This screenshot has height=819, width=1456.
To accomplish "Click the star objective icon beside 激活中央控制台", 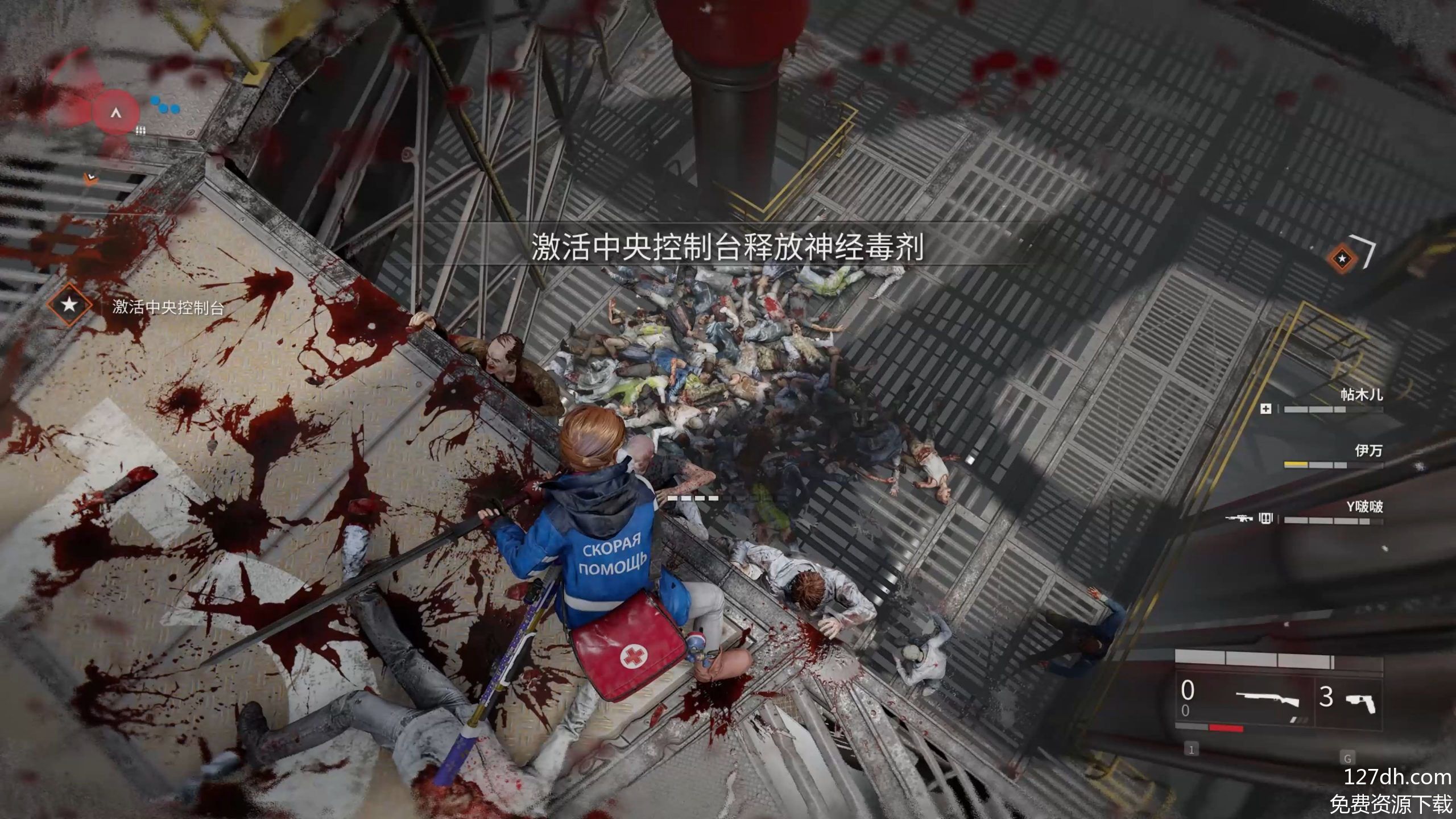I will (x=69, y=305).
